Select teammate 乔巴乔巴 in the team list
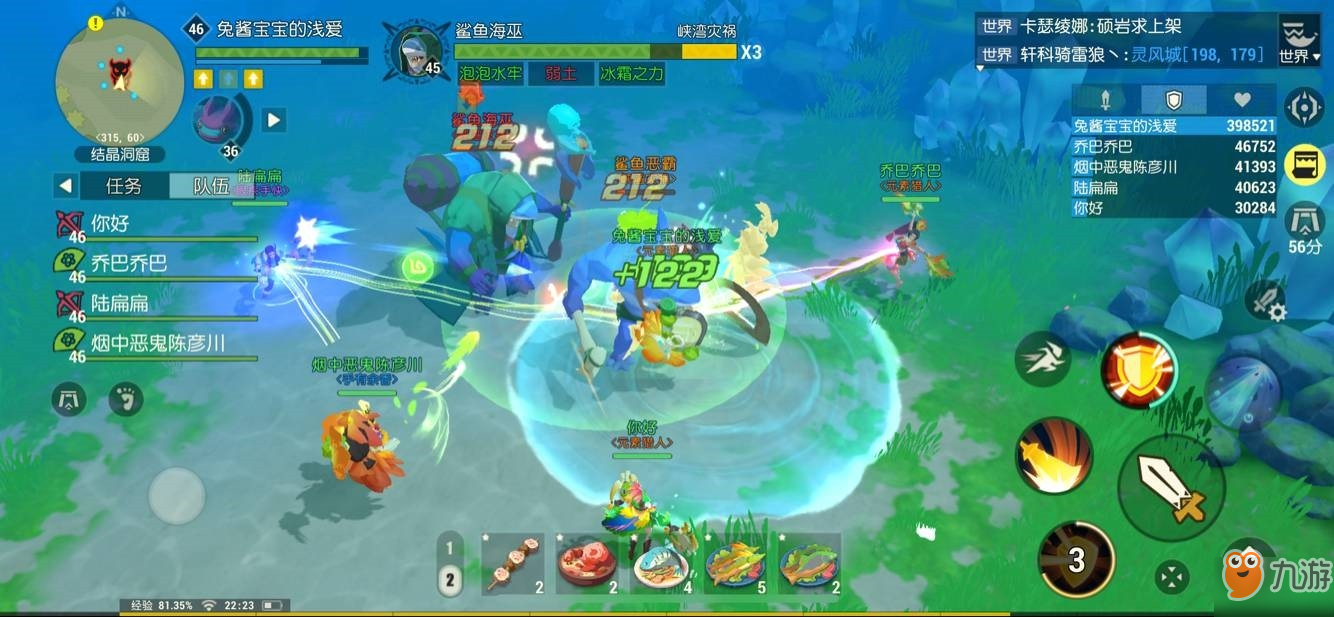The image size is (1334, 617). pos(130,263)
